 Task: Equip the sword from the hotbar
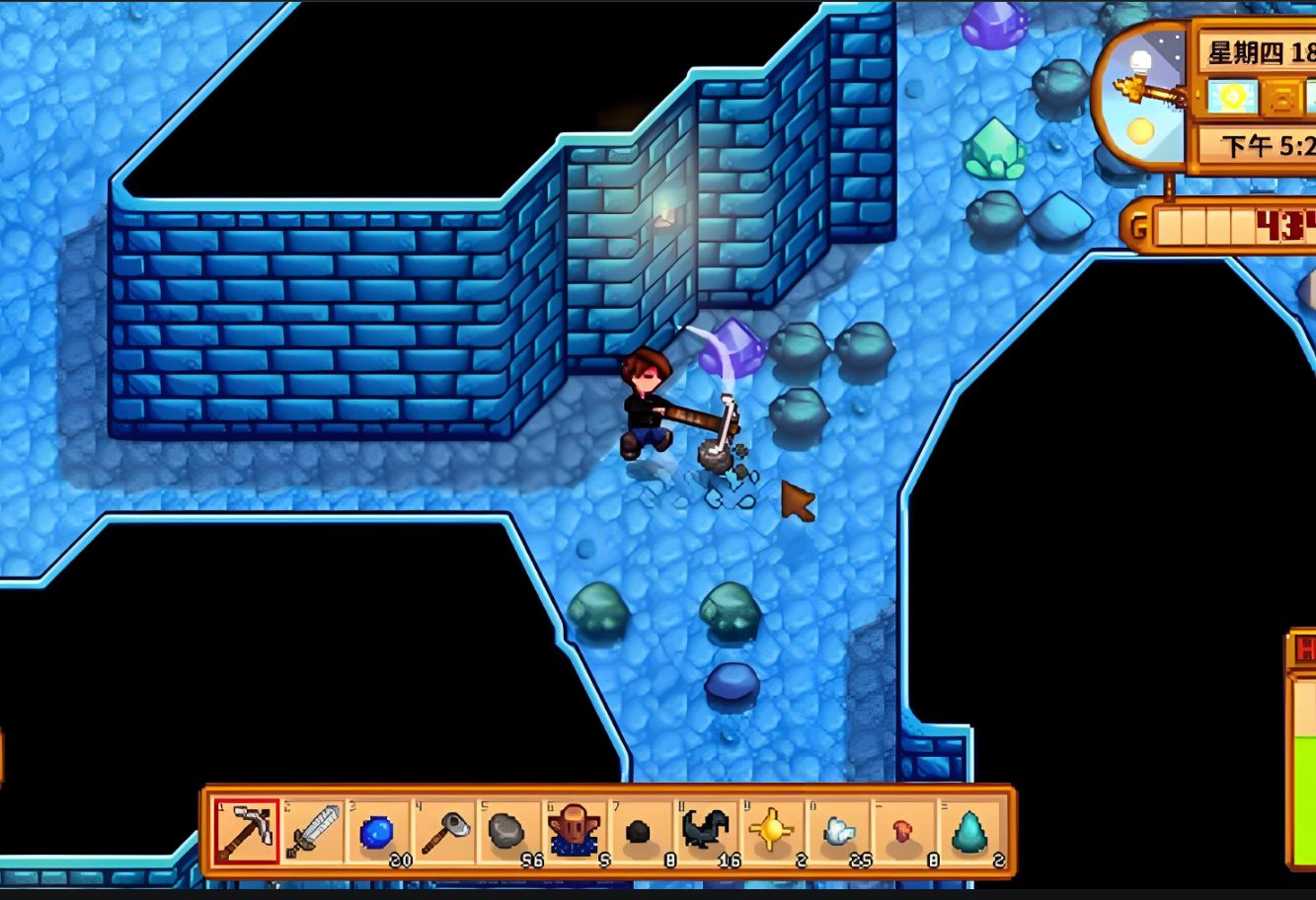tap(313, 831)
